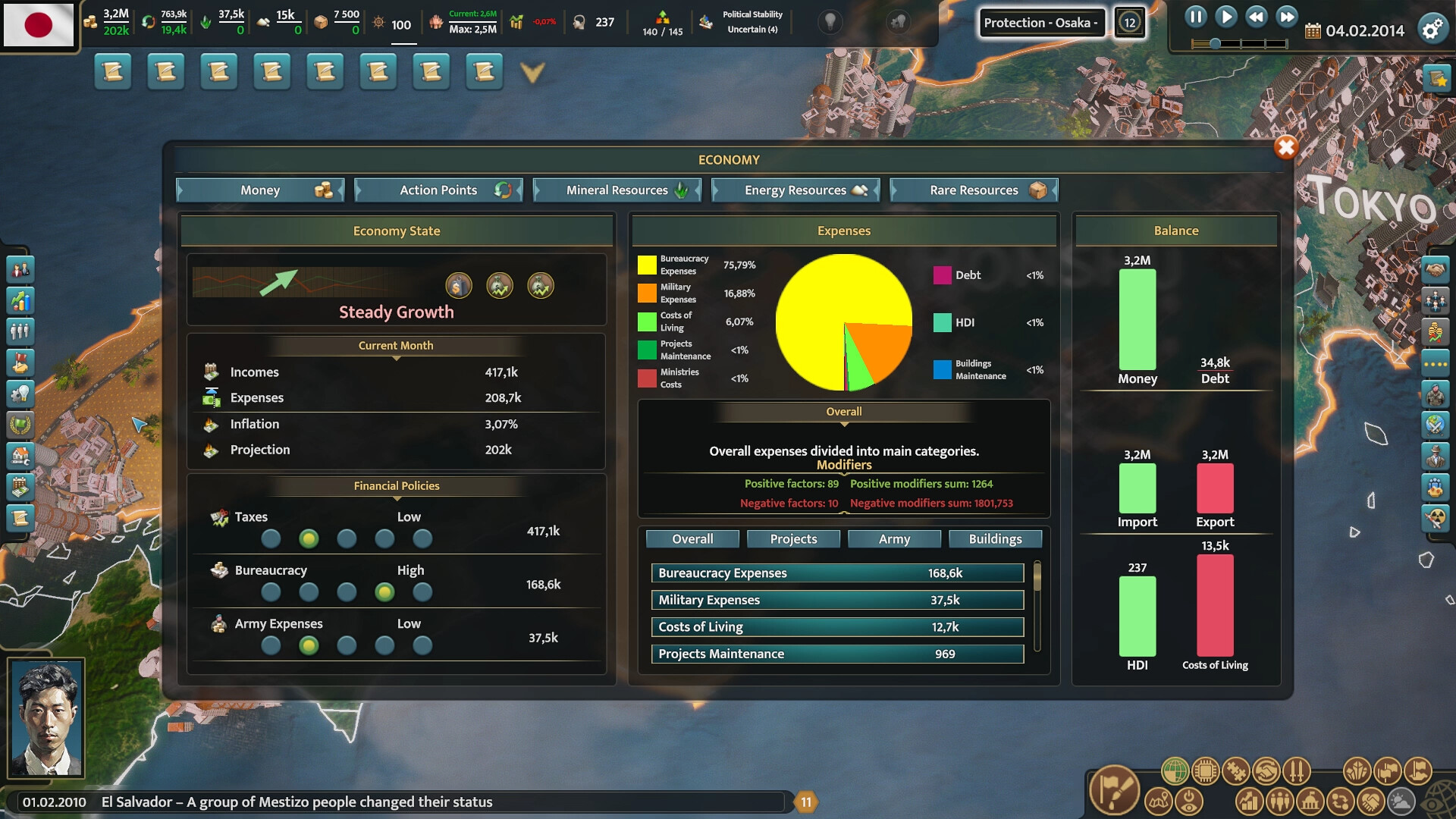Expand the Protection - Osaka dropdown
Screen dimensions: 1456x819
(1043, 22)
